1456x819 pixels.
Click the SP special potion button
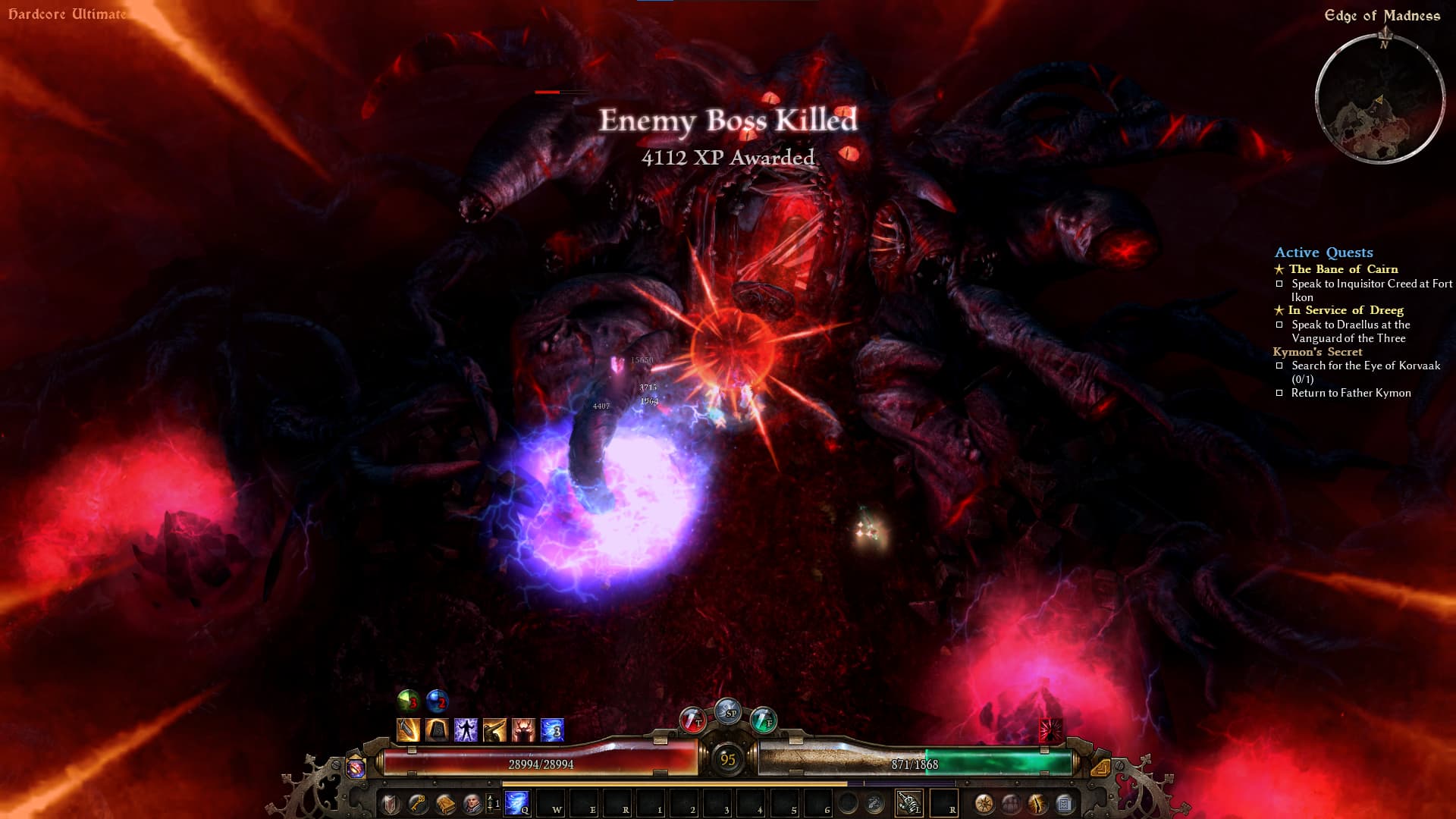click(x=728, y=711)
